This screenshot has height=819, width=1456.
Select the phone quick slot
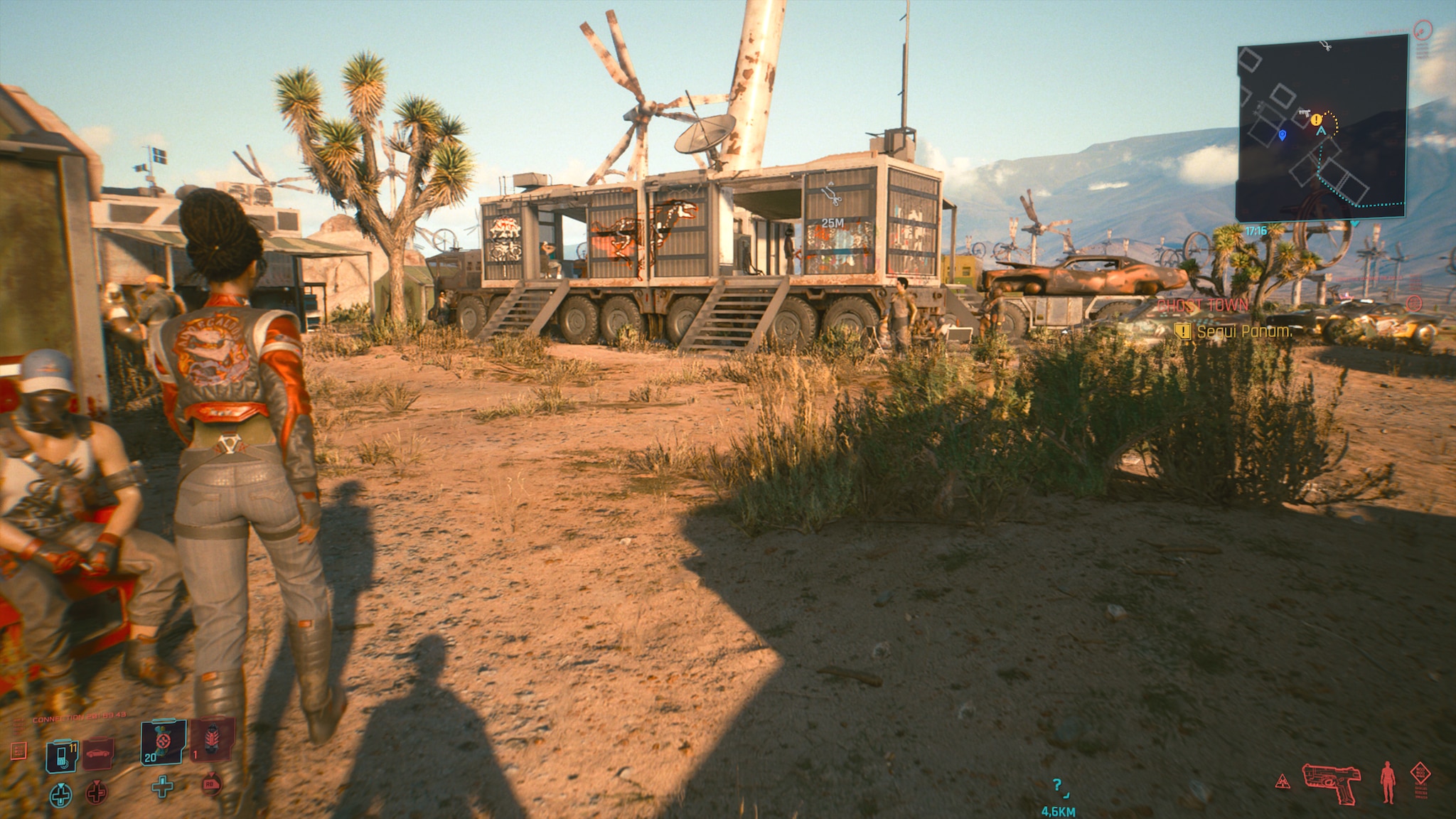pyautogui.click(x=63, y=756)
